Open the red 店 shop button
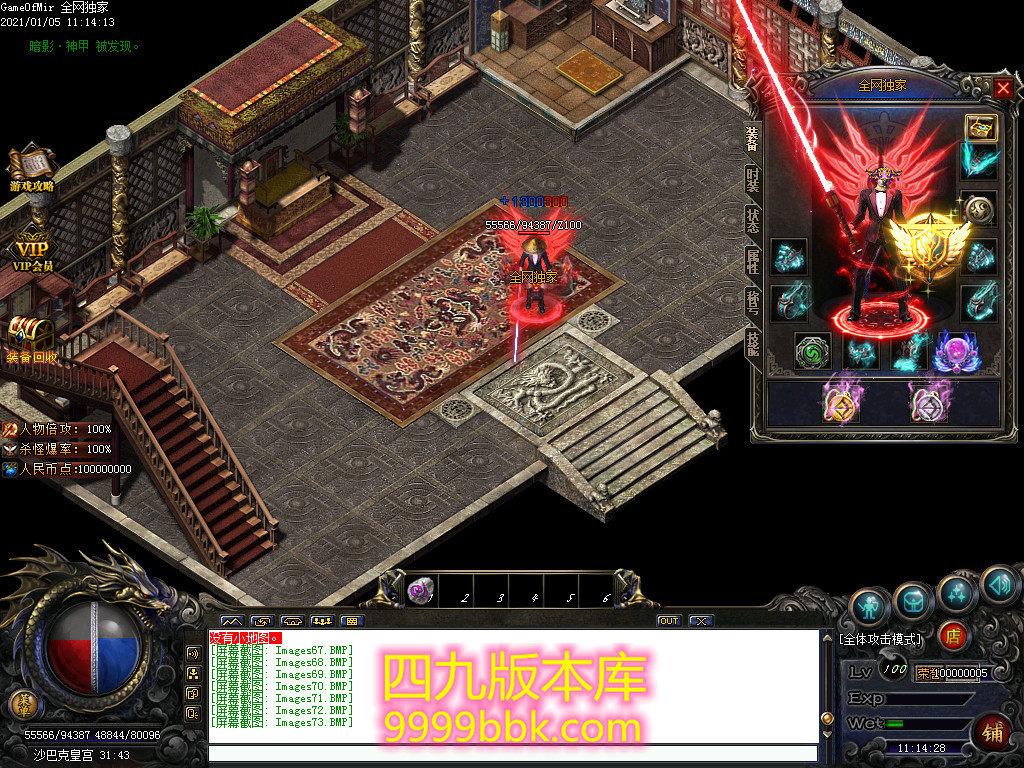This screenshot has height=768, width=1024. [953, 636]
